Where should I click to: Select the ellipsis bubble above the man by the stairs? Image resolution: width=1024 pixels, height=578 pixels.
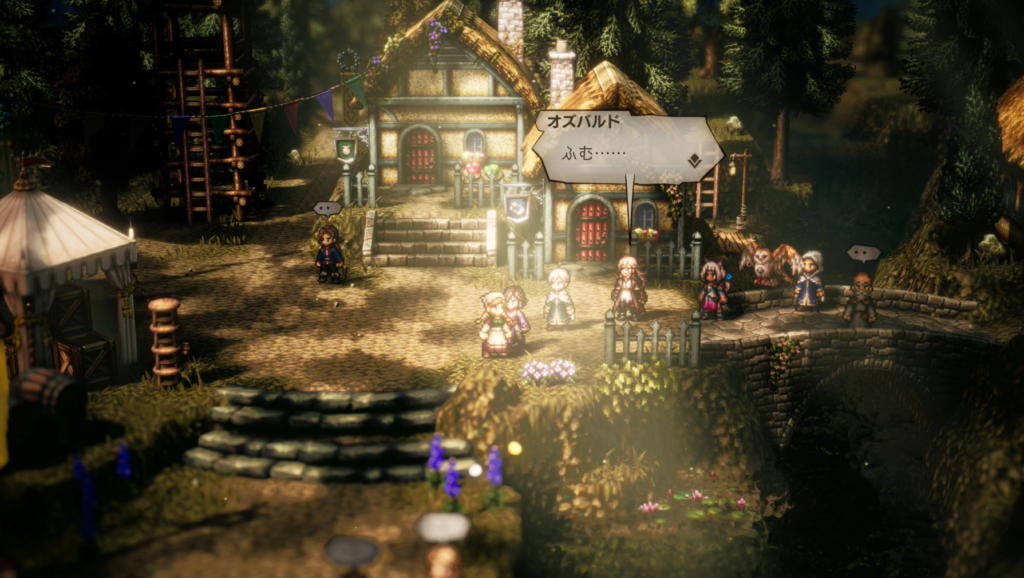327,208
